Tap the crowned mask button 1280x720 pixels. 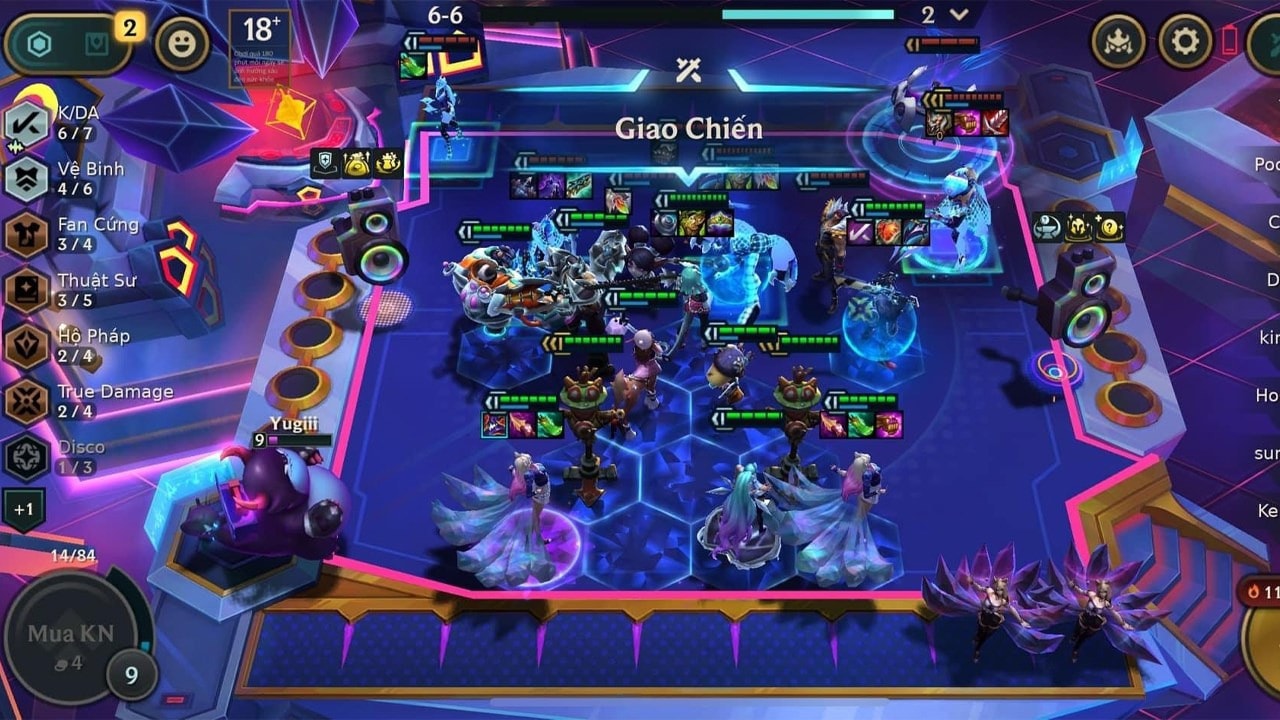[x=1118, y=42]
